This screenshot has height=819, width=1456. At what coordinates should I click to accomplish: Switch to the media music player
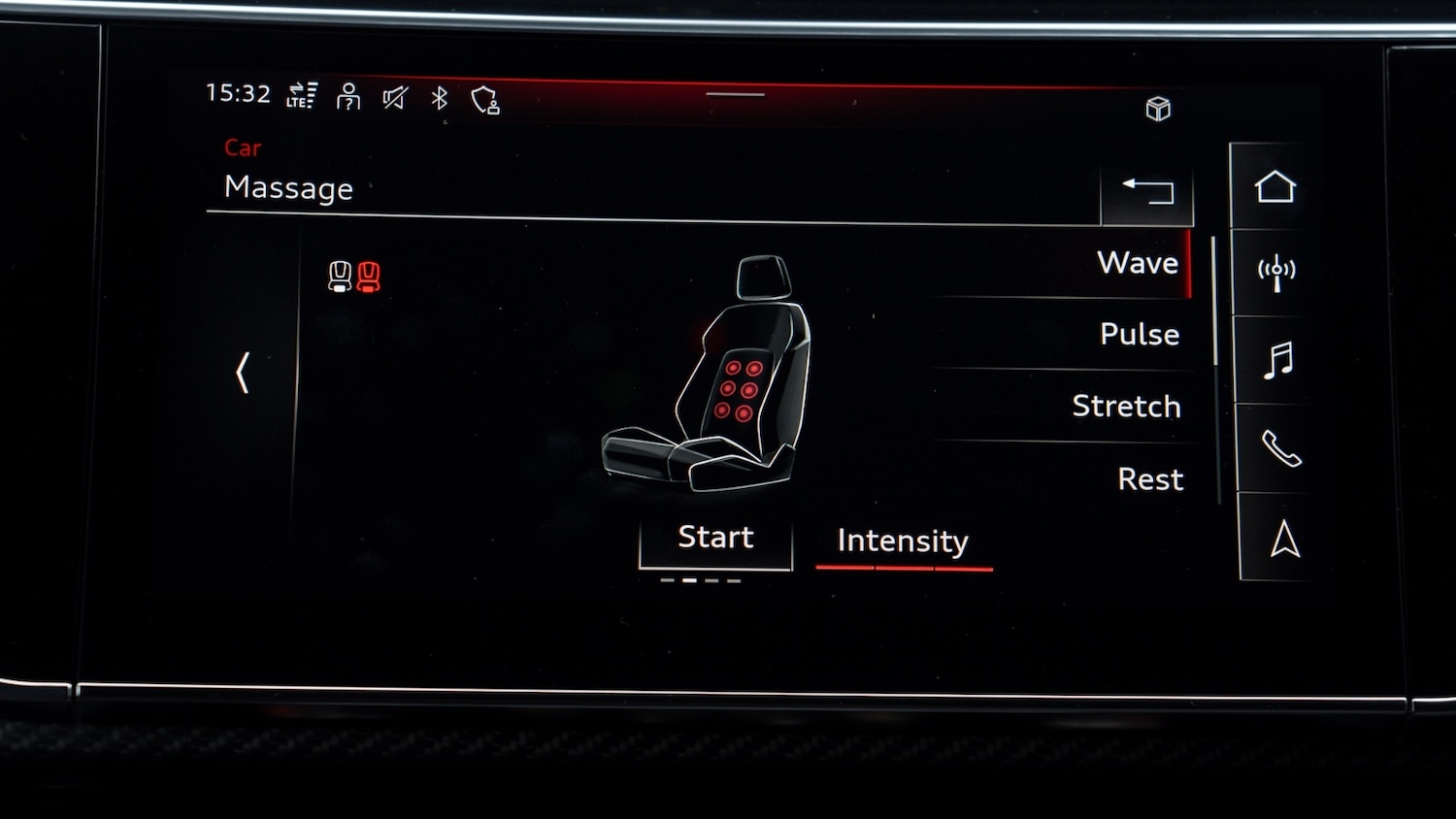pos(1278,360)
